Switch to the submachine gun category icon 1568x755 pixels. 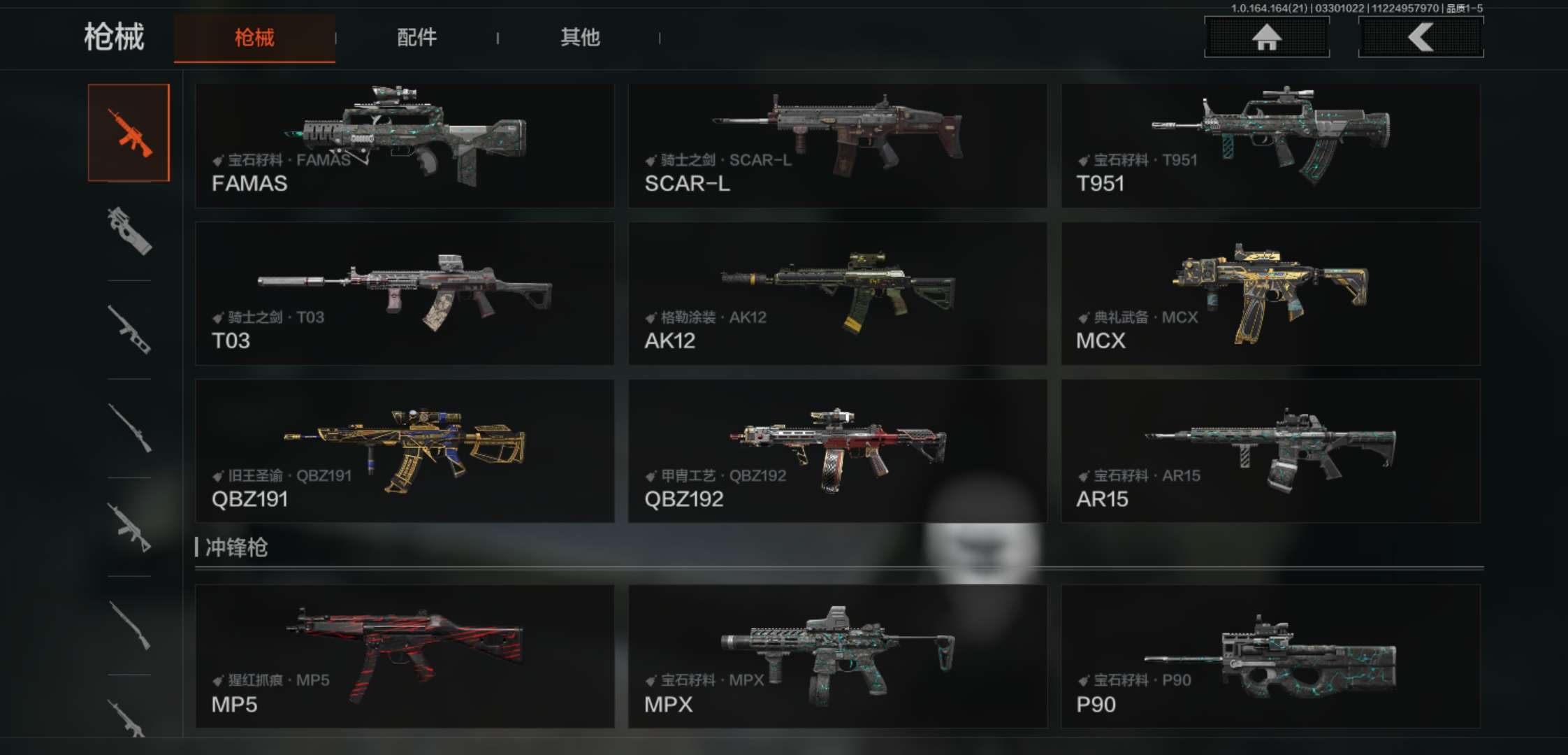pos(129,231)
